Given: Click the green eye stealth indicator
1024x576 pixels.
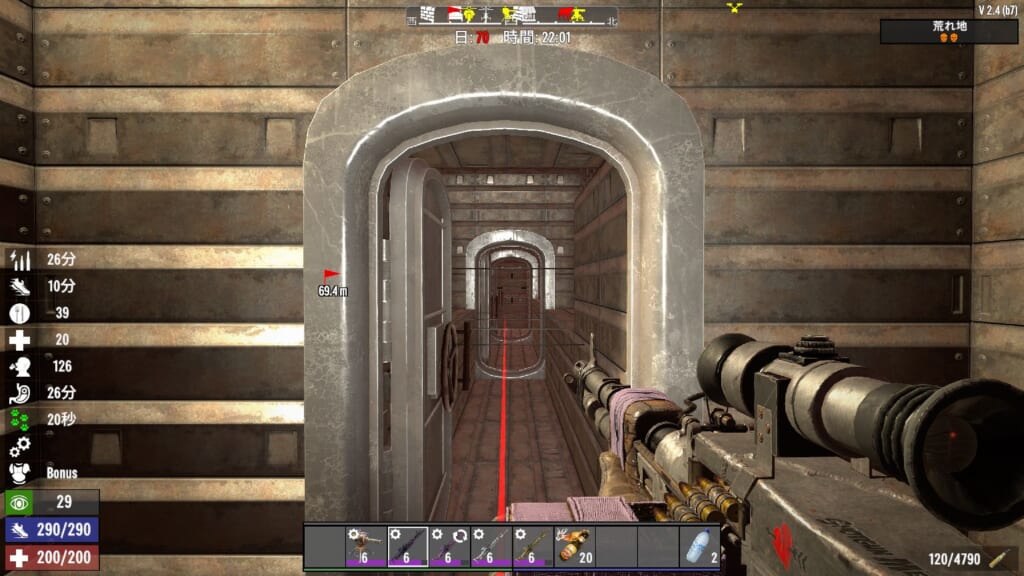Looking at the screenshot, I should point(19,502).
